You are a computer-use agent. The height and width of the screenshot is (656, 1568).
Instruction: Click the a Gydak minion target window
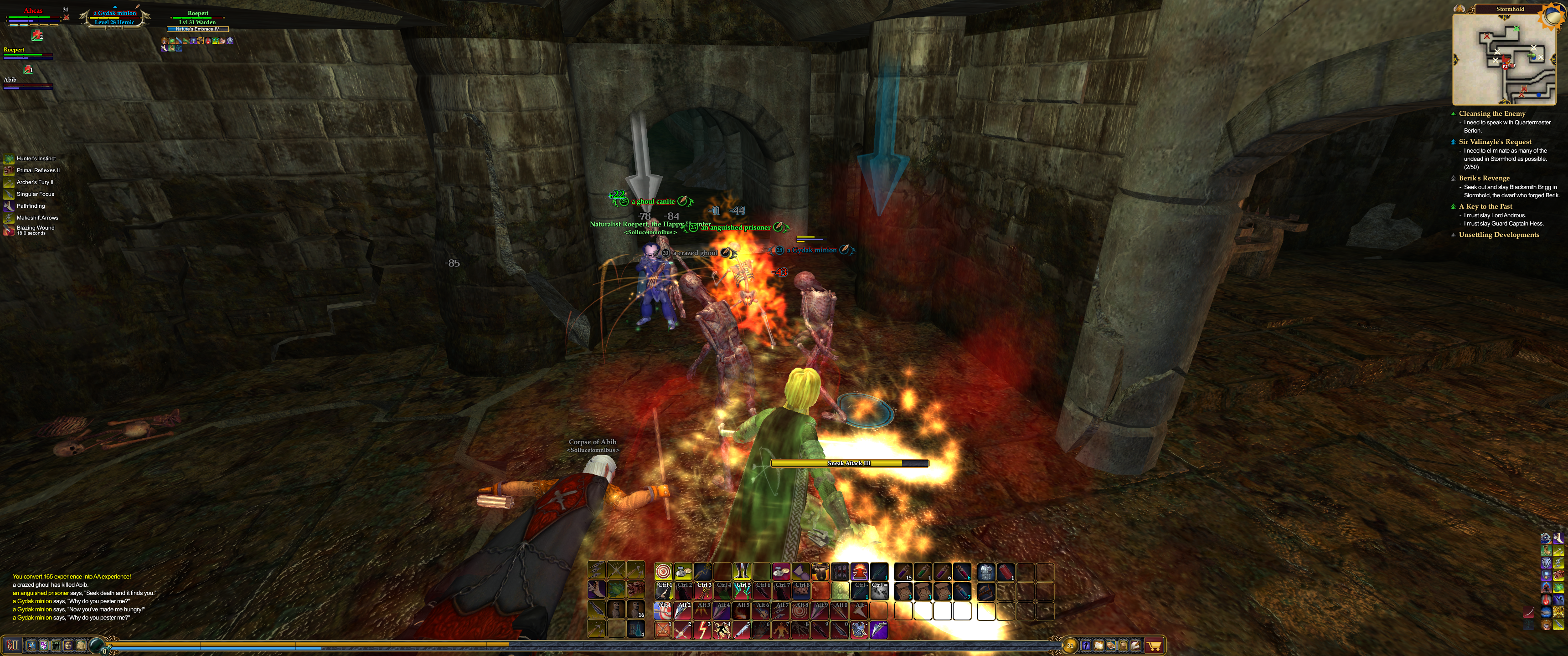click(x=114, y=17)
